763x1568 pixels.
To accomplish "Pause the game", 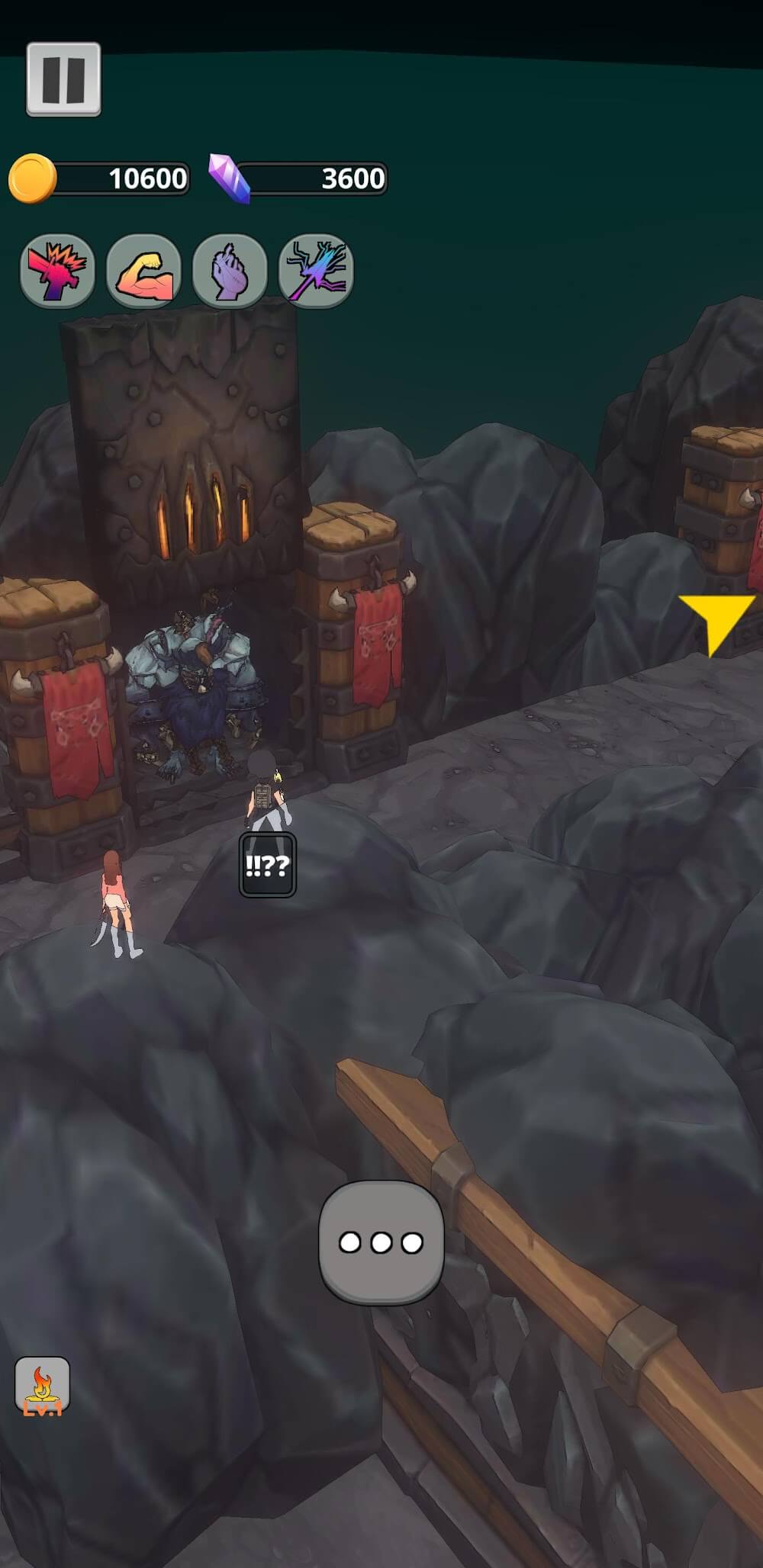I will (63, 79).
